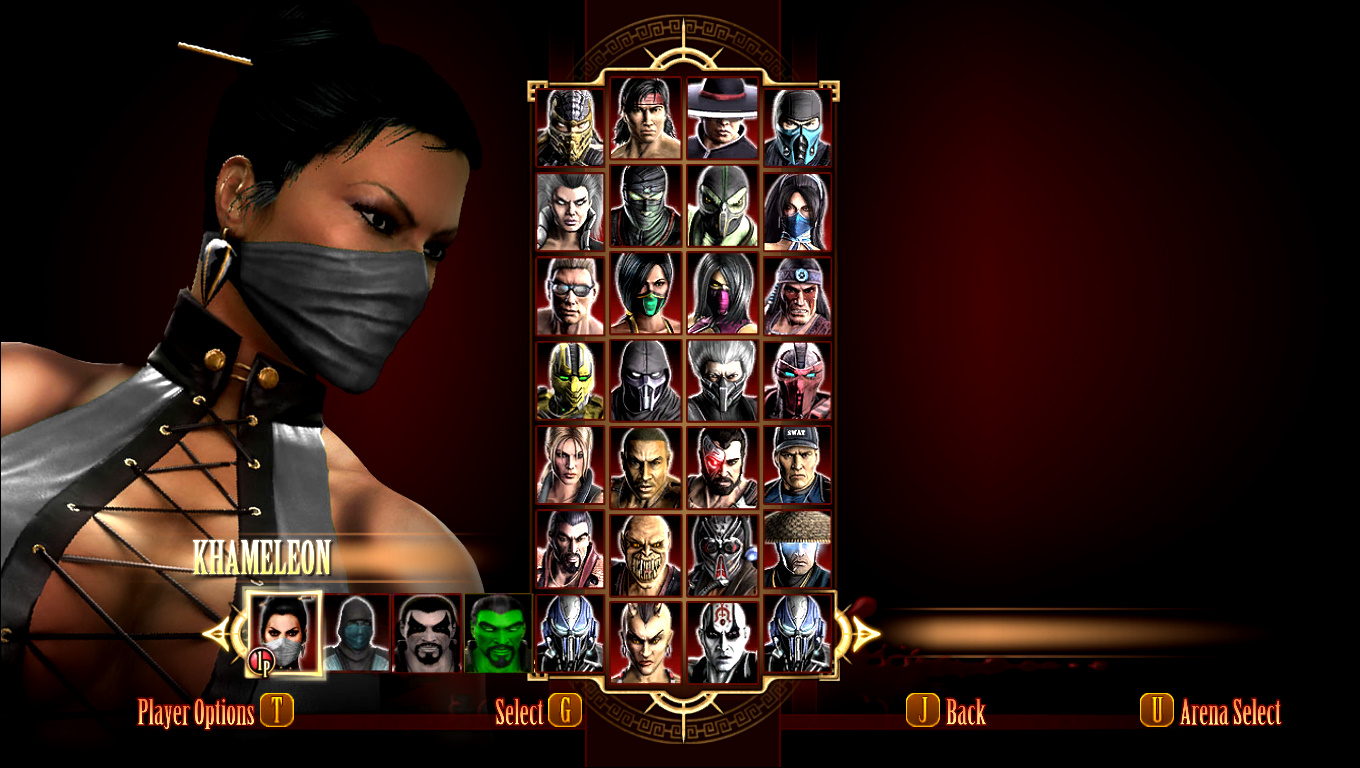Pick Sonya Blade's blonde portrait
The height and width of the screenshot is (768, 1360).
tap(570, 464)
